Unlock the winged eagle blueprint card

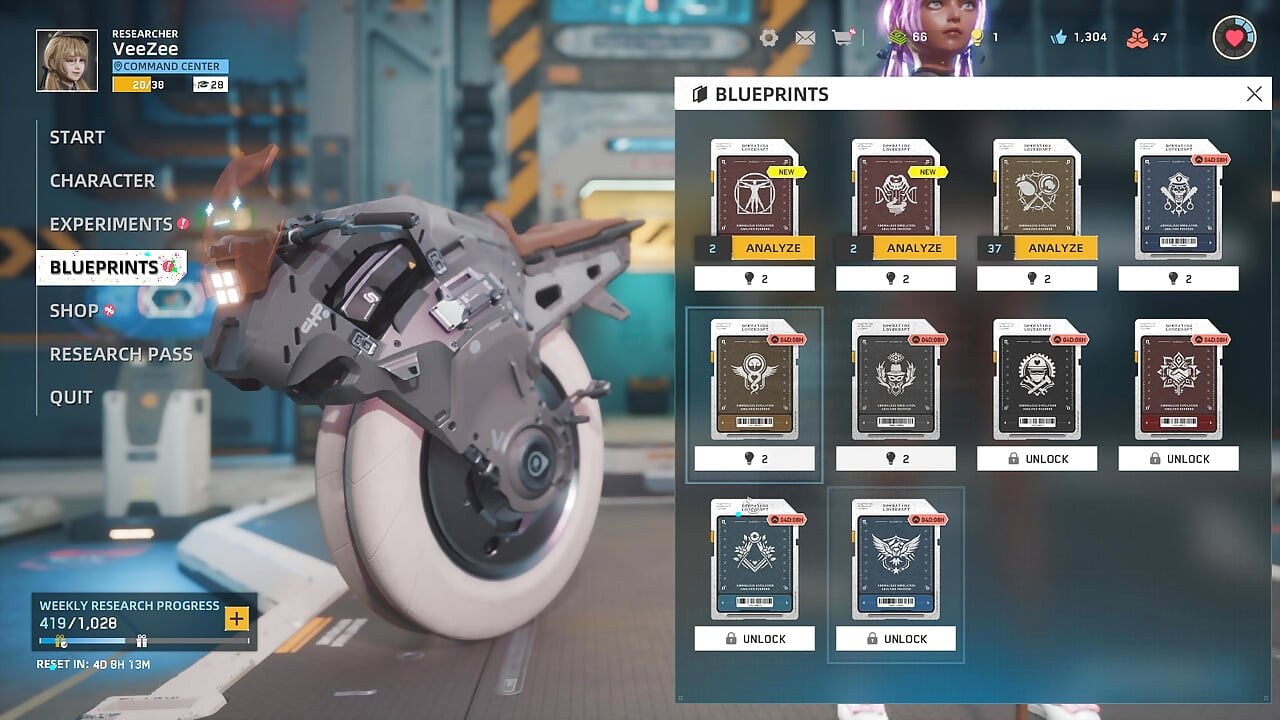(895, 639)
